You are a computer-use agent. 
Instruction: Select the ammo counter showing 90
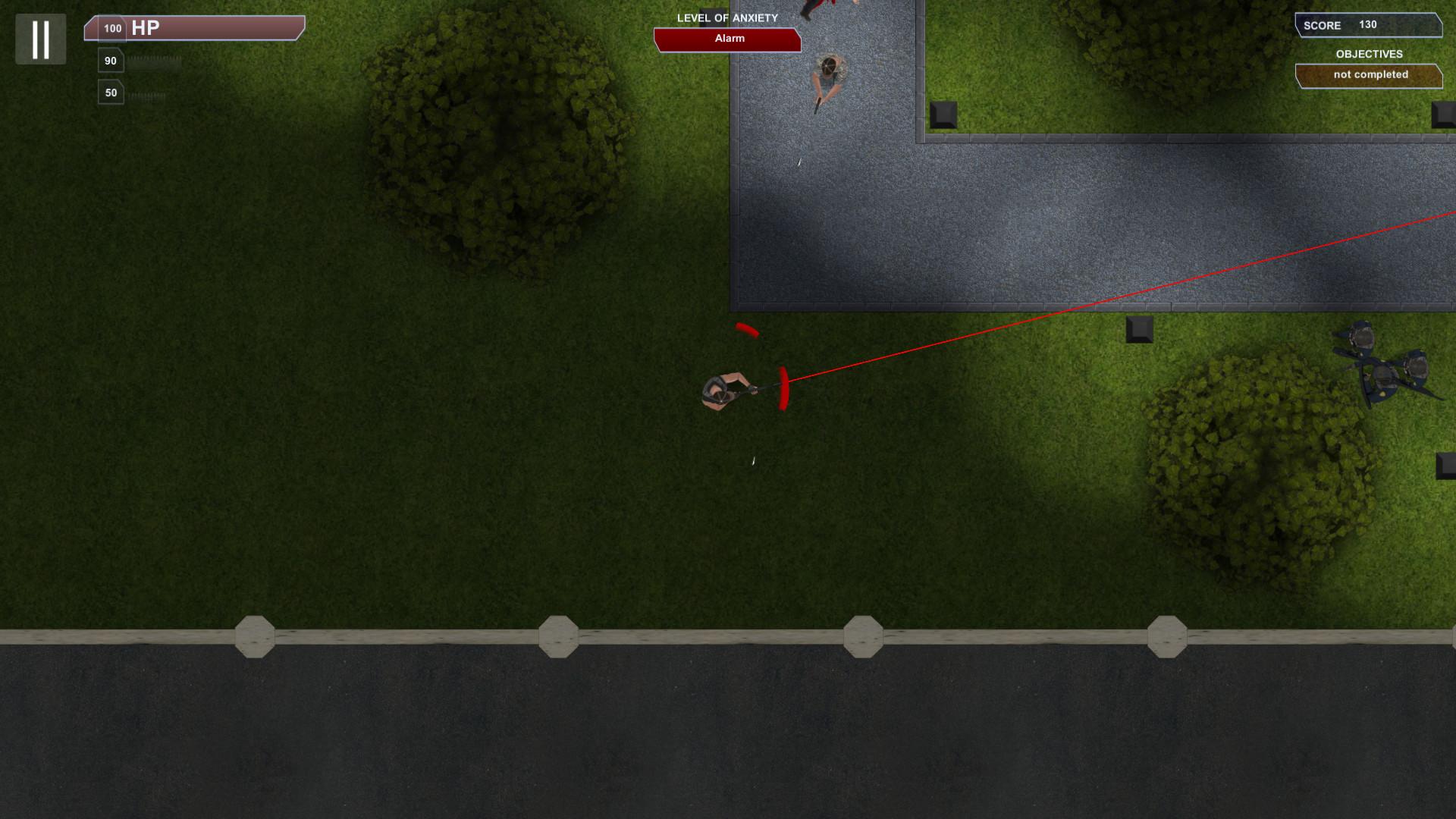point(111,59)
